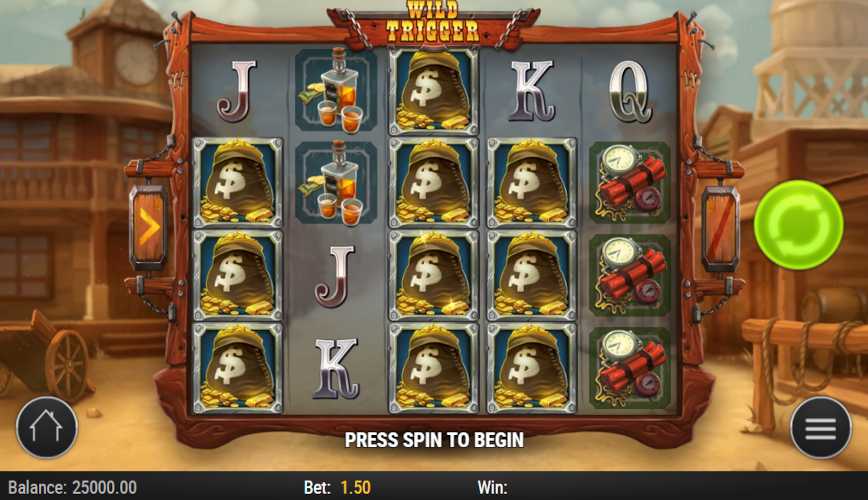This screenshot has width=868, height=500.
Task: Adjust the bet amount of 1.50
Action: point(355,488)
